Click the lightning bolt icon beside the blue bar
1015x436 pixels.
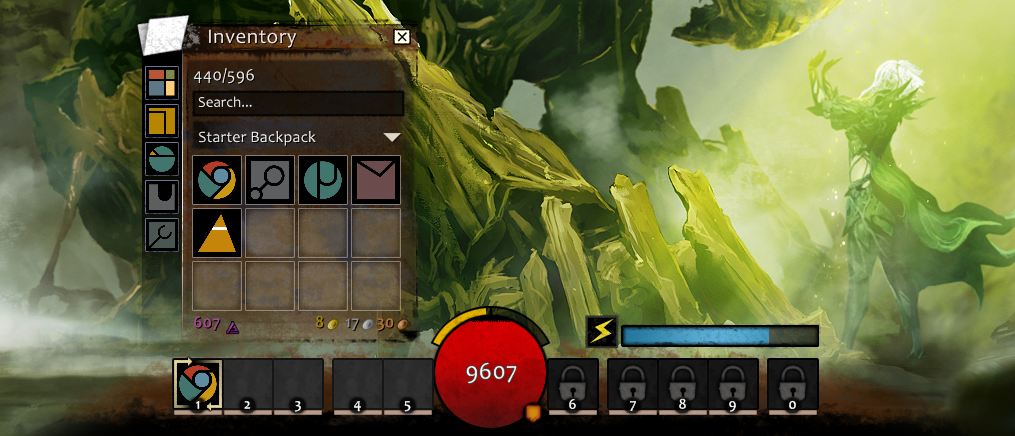601,332
